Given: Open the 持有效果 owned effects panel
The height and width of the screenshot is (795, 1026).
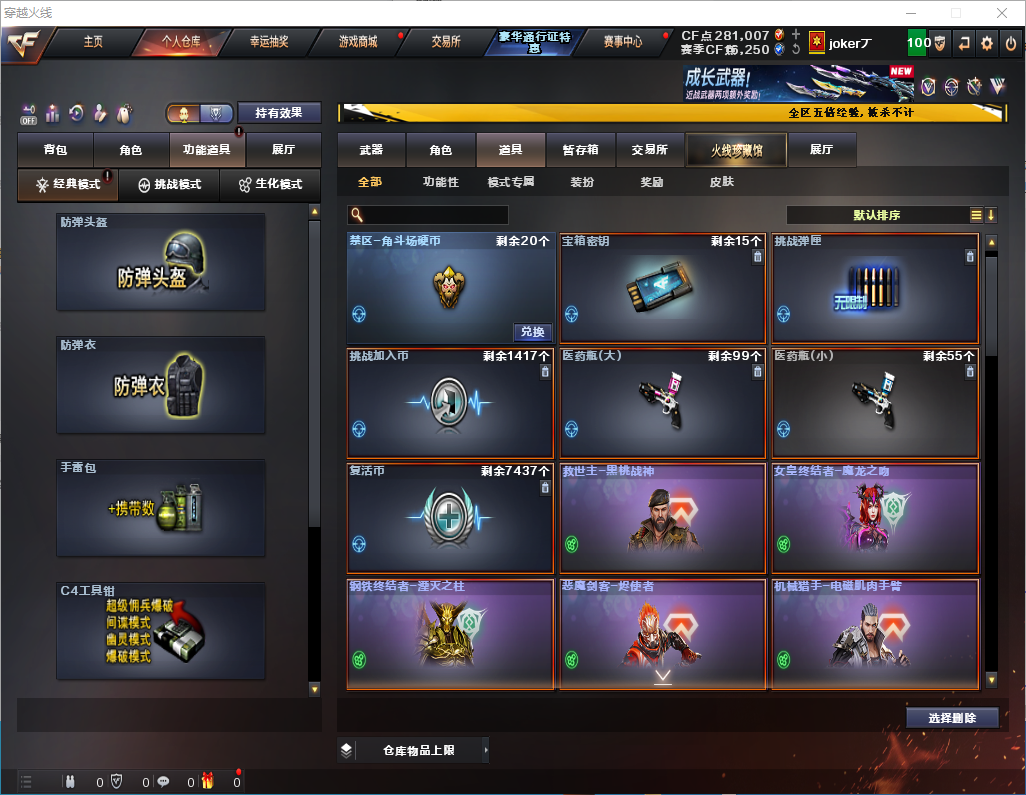Looking at the screenshot, I should coord(279,113).
